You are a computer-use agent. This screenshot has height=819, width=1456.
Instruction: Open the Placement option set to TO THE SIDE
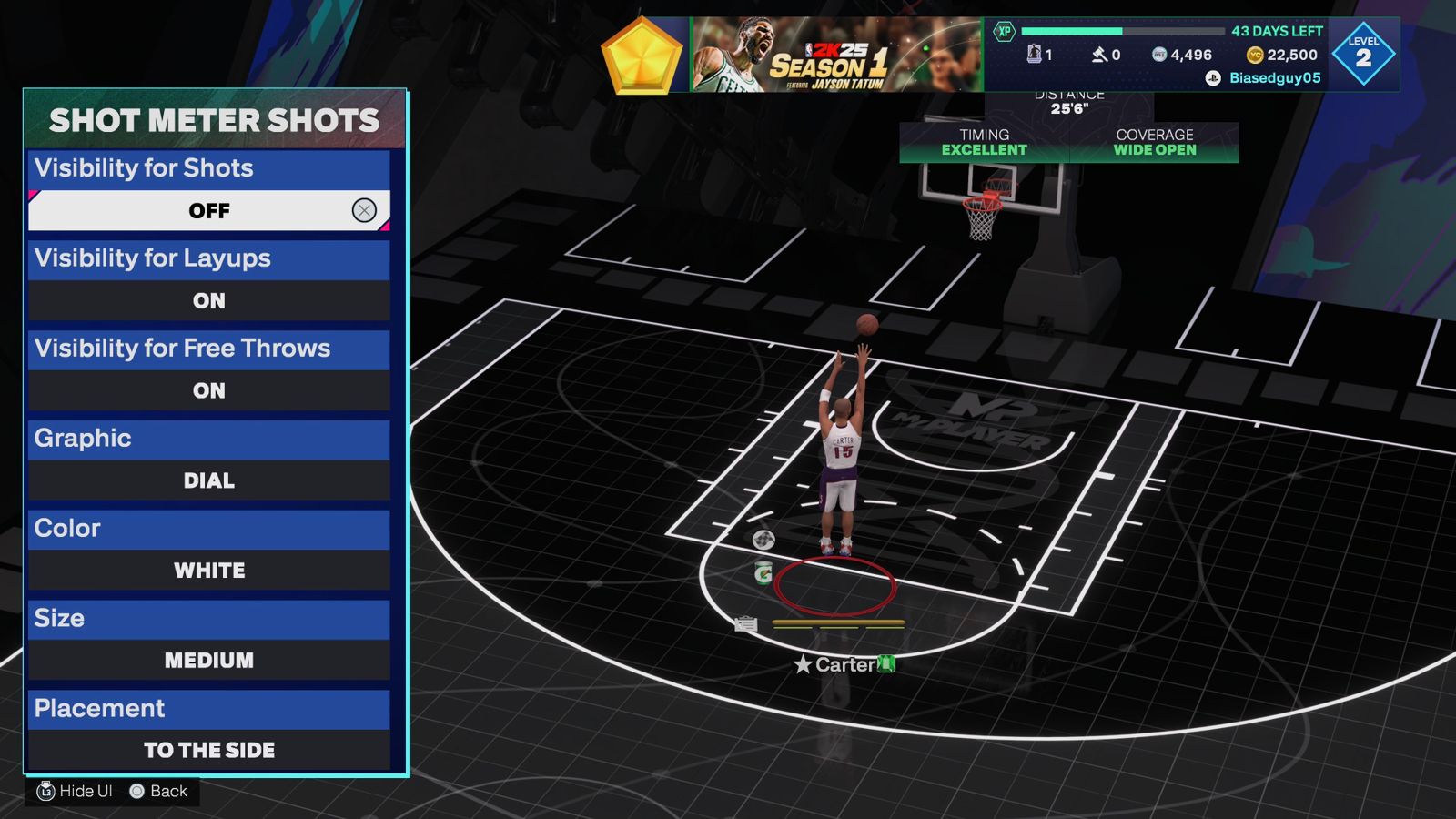coord(209,750)
